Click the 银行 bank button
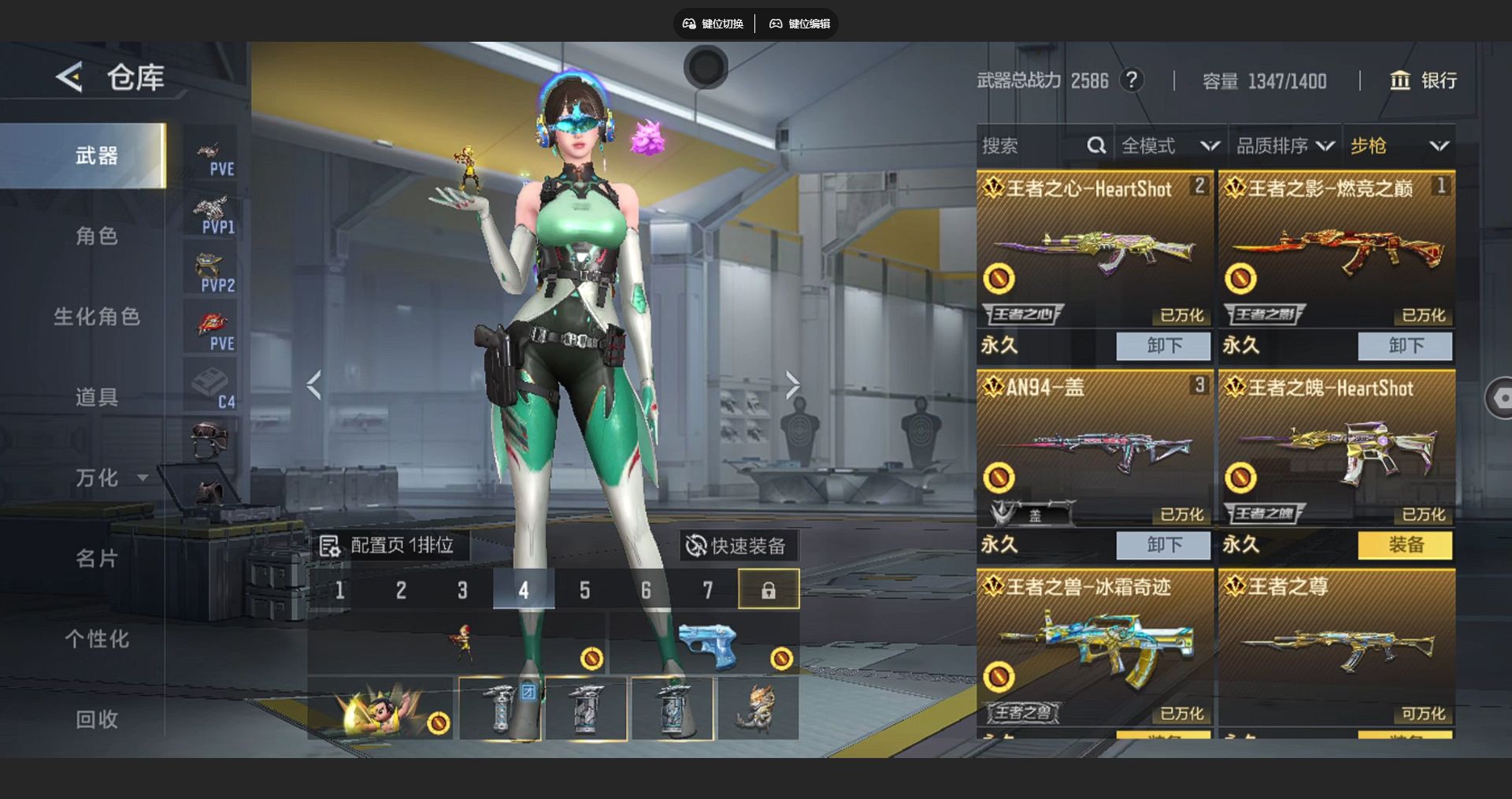1512x799 pixels. click(1424, 80)
